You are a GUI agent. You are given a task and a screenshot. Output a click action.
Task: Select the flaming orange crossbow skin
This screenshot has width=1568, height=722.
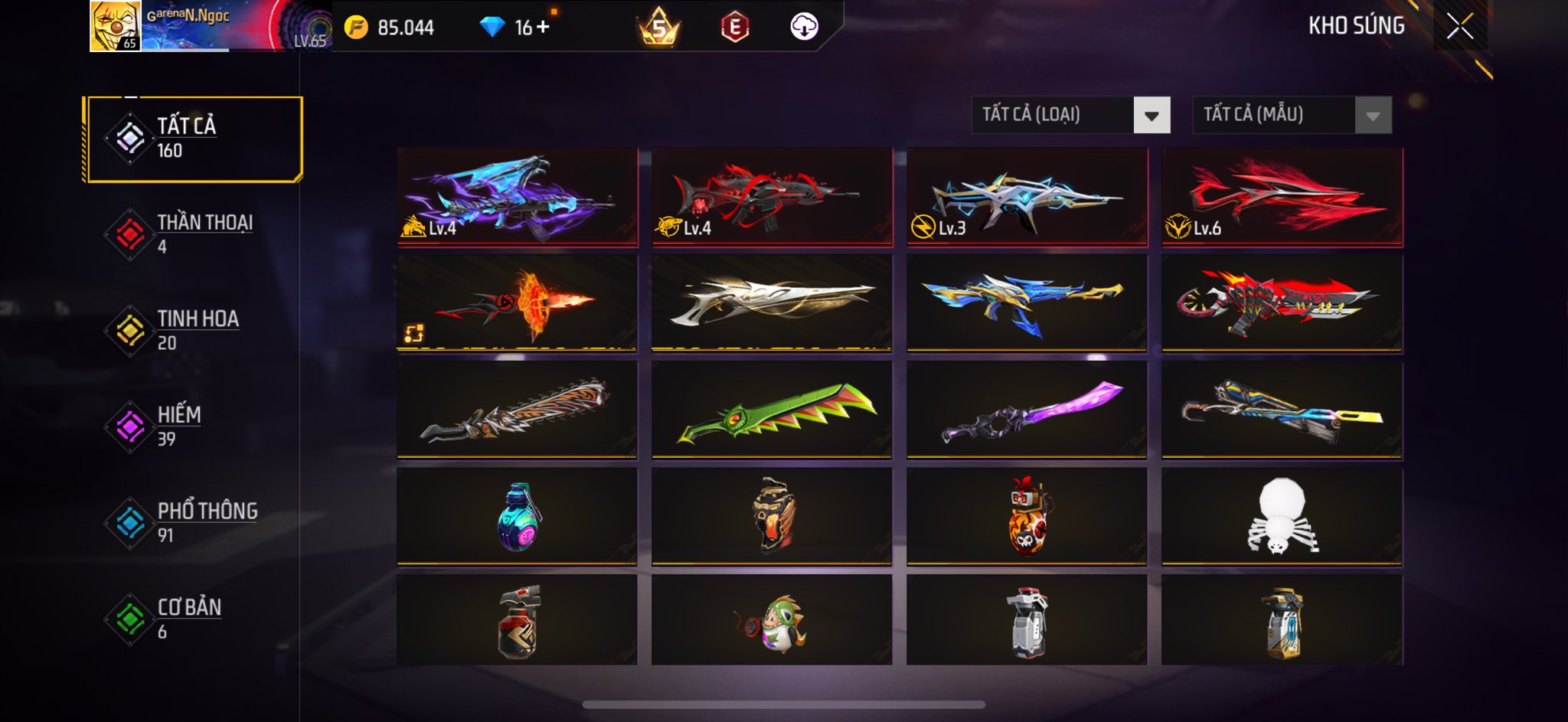coord(517,304)
